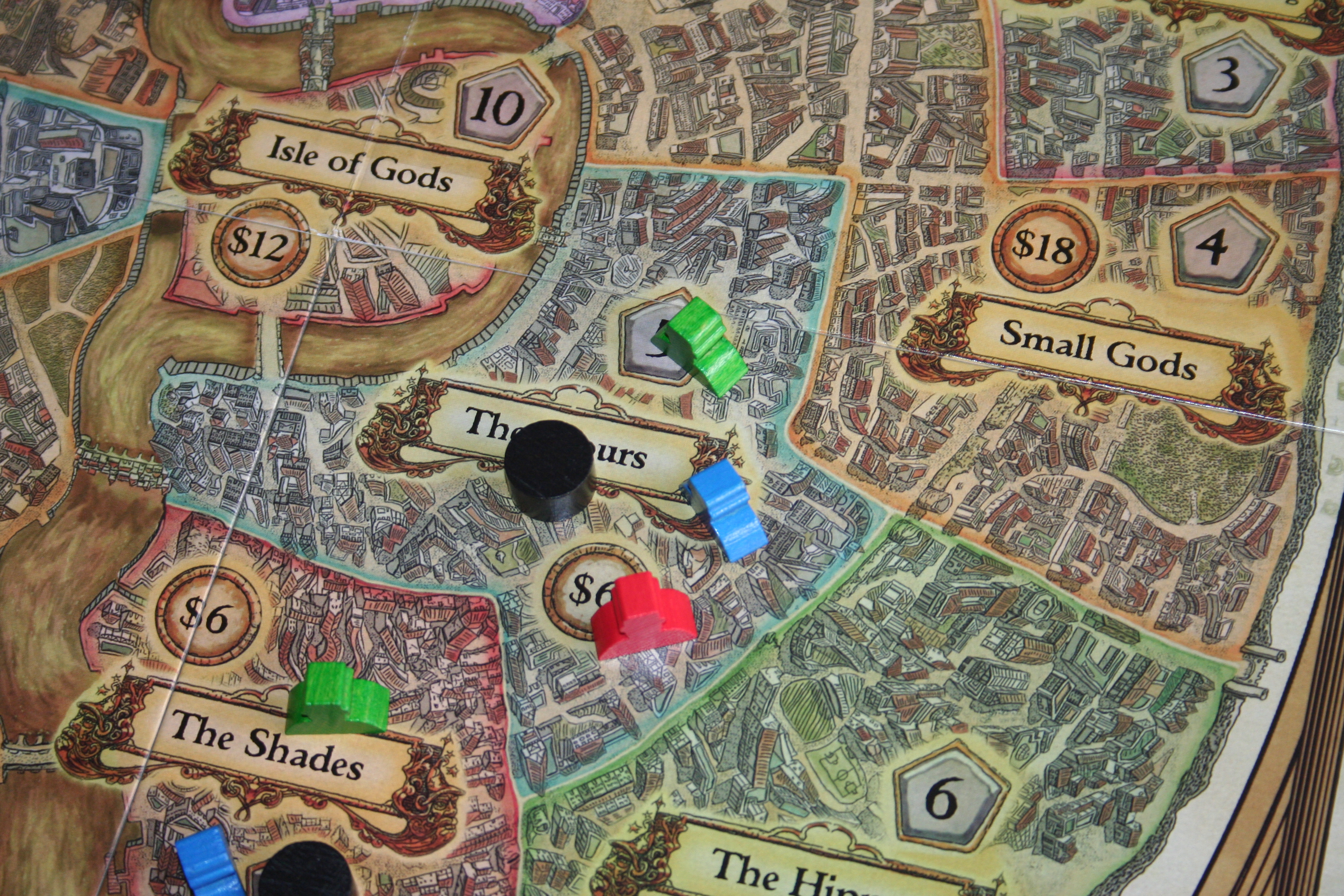
Task: Select the Small Gods area banner
Action: (1097, 350)
